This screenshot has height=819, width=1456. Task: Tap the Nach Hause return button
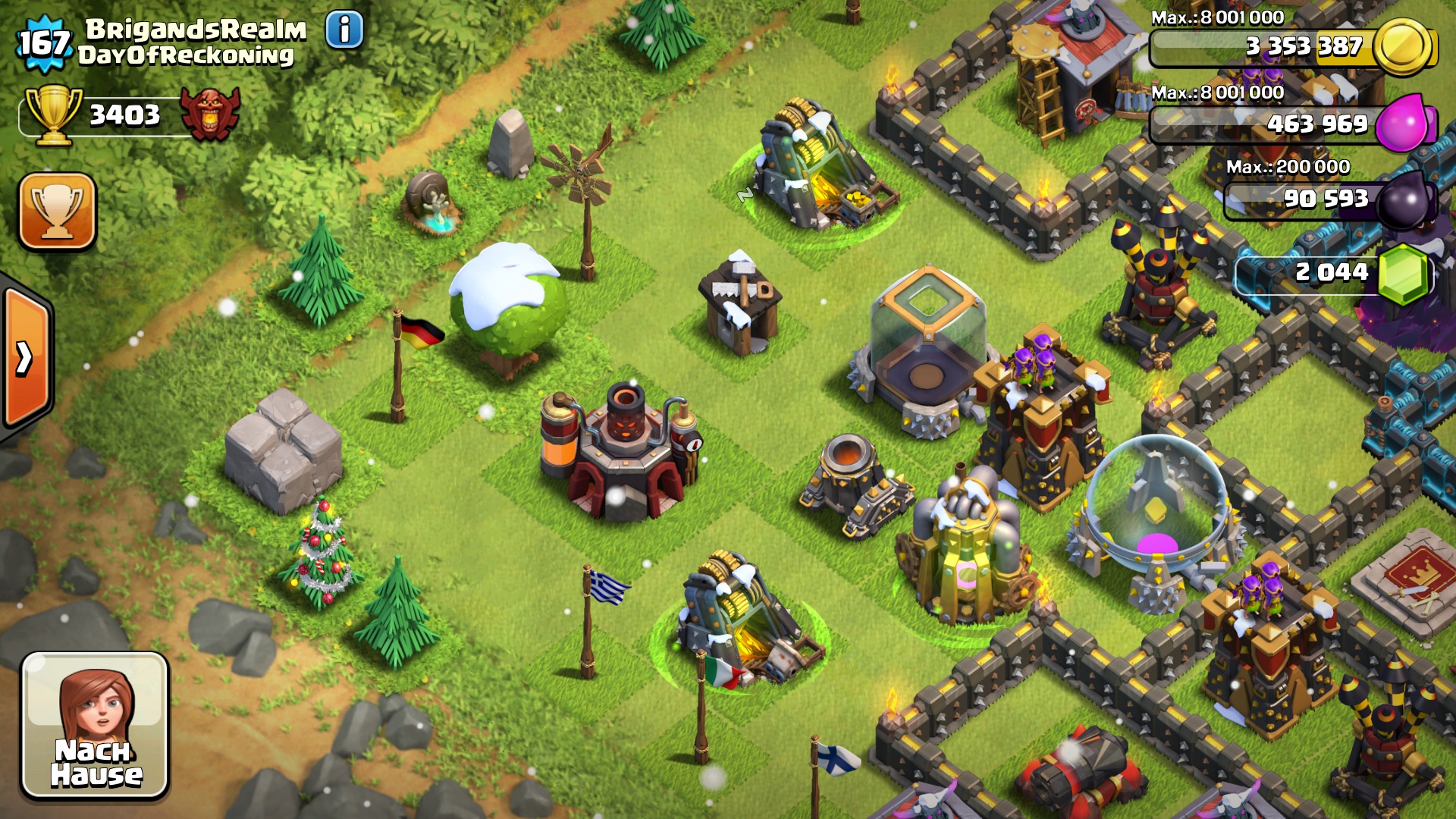[x=95, y=725]
